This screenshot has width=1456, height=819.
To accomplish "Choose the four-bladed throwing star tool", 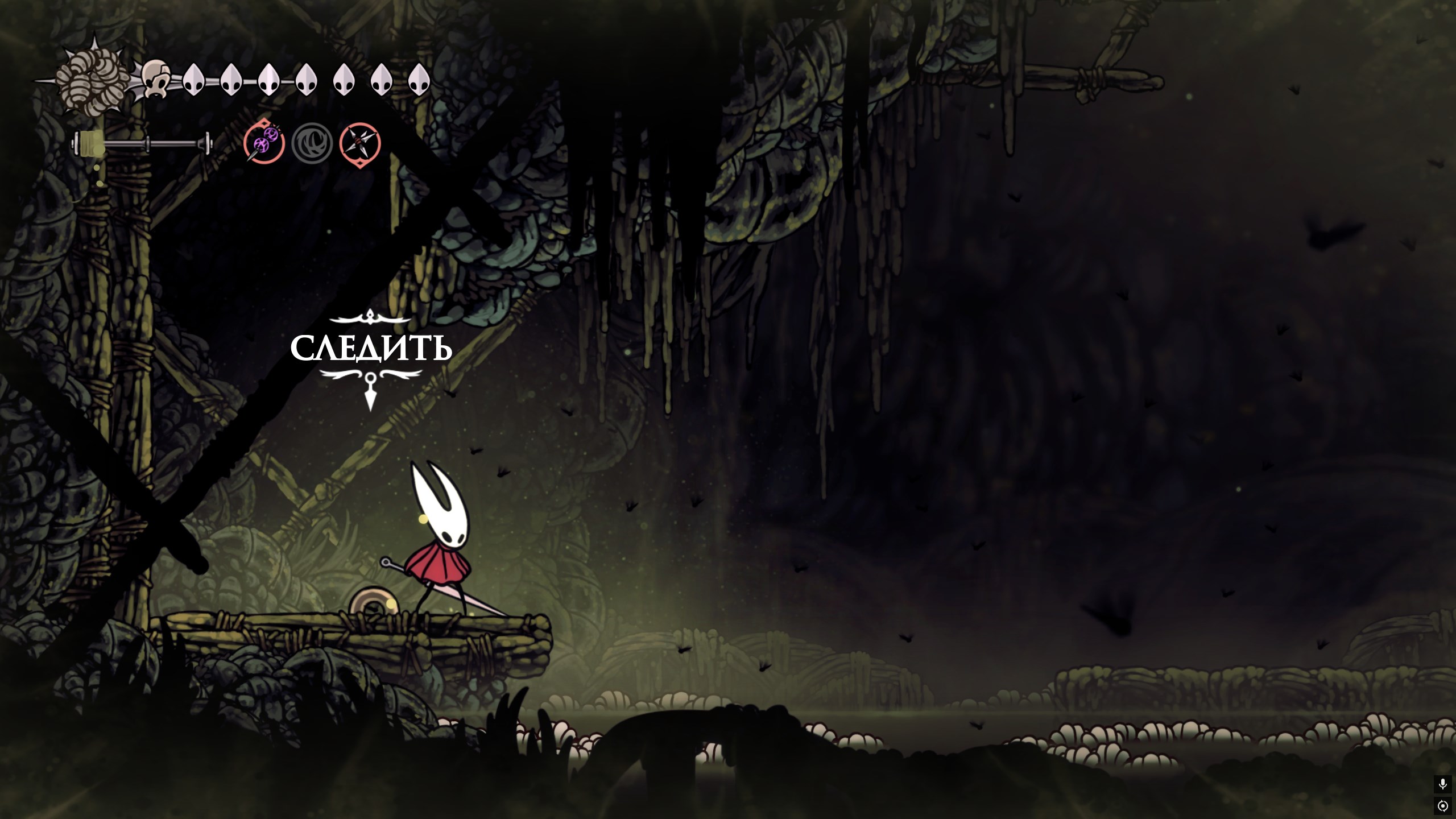I will 360,143.
